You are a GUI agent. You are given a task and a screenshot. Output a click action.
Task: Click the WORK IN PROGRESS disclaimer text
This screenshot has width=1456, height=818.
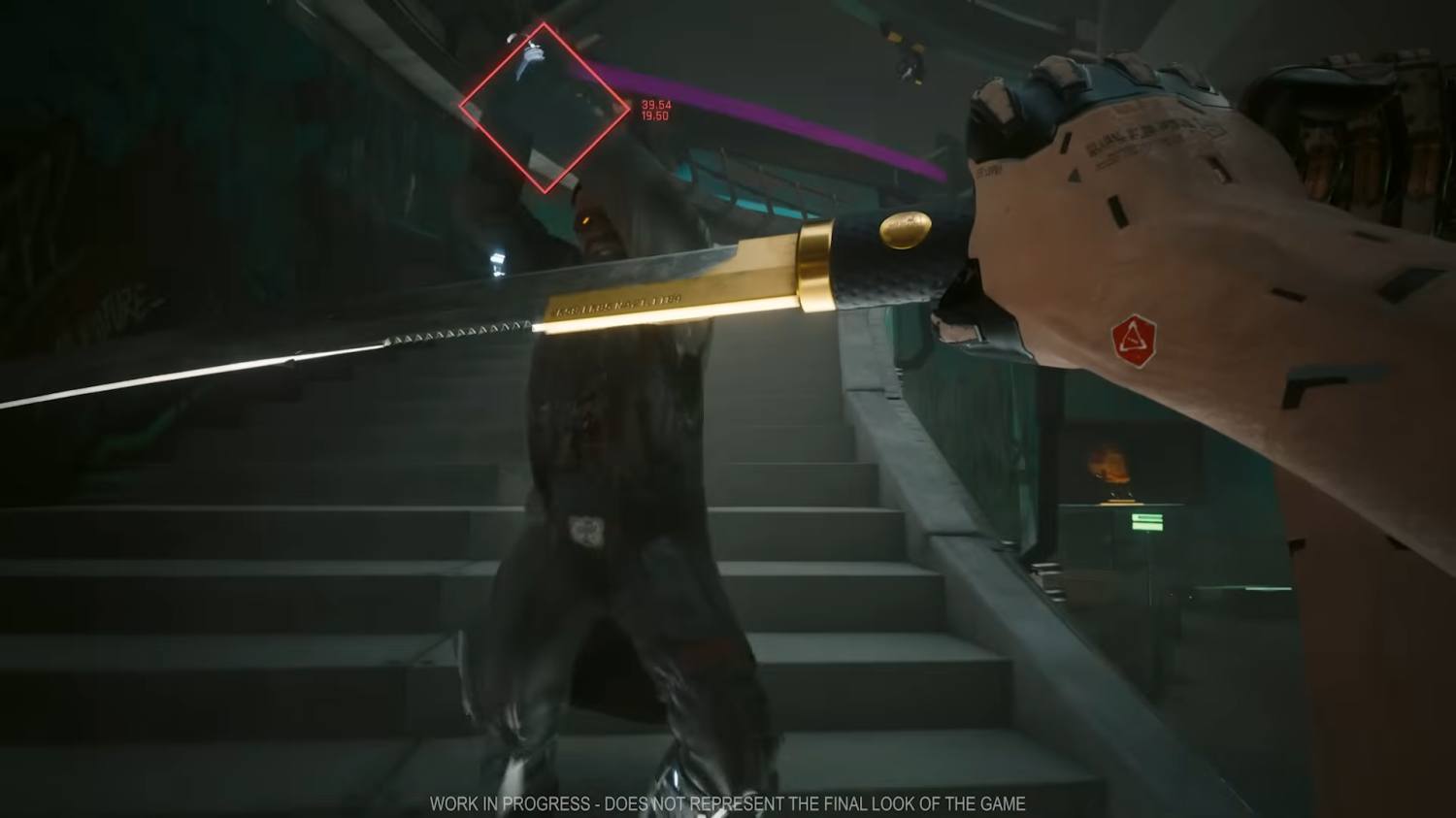728,803
